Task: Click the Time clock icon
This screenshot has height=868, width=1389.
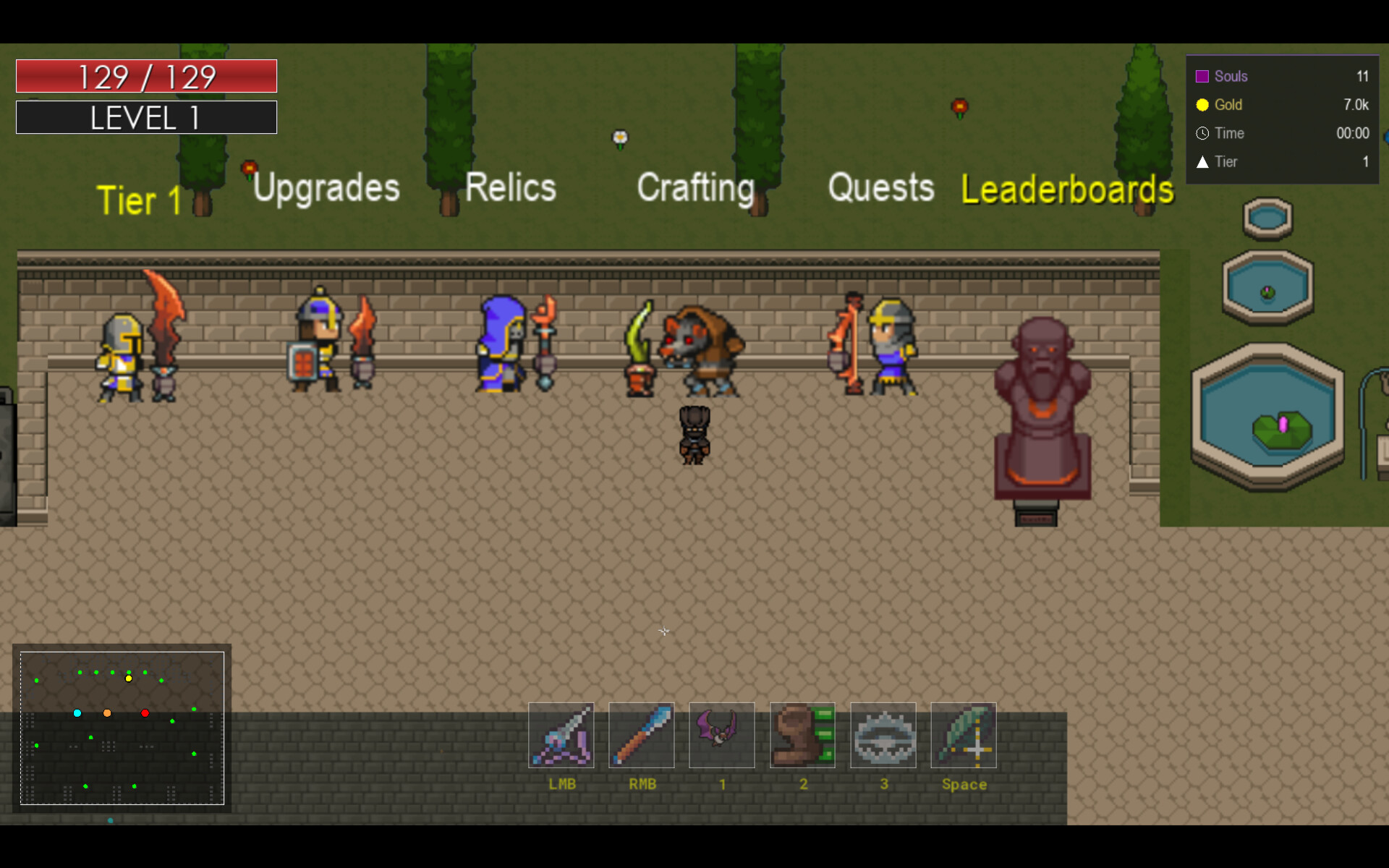Action: 1203,133
